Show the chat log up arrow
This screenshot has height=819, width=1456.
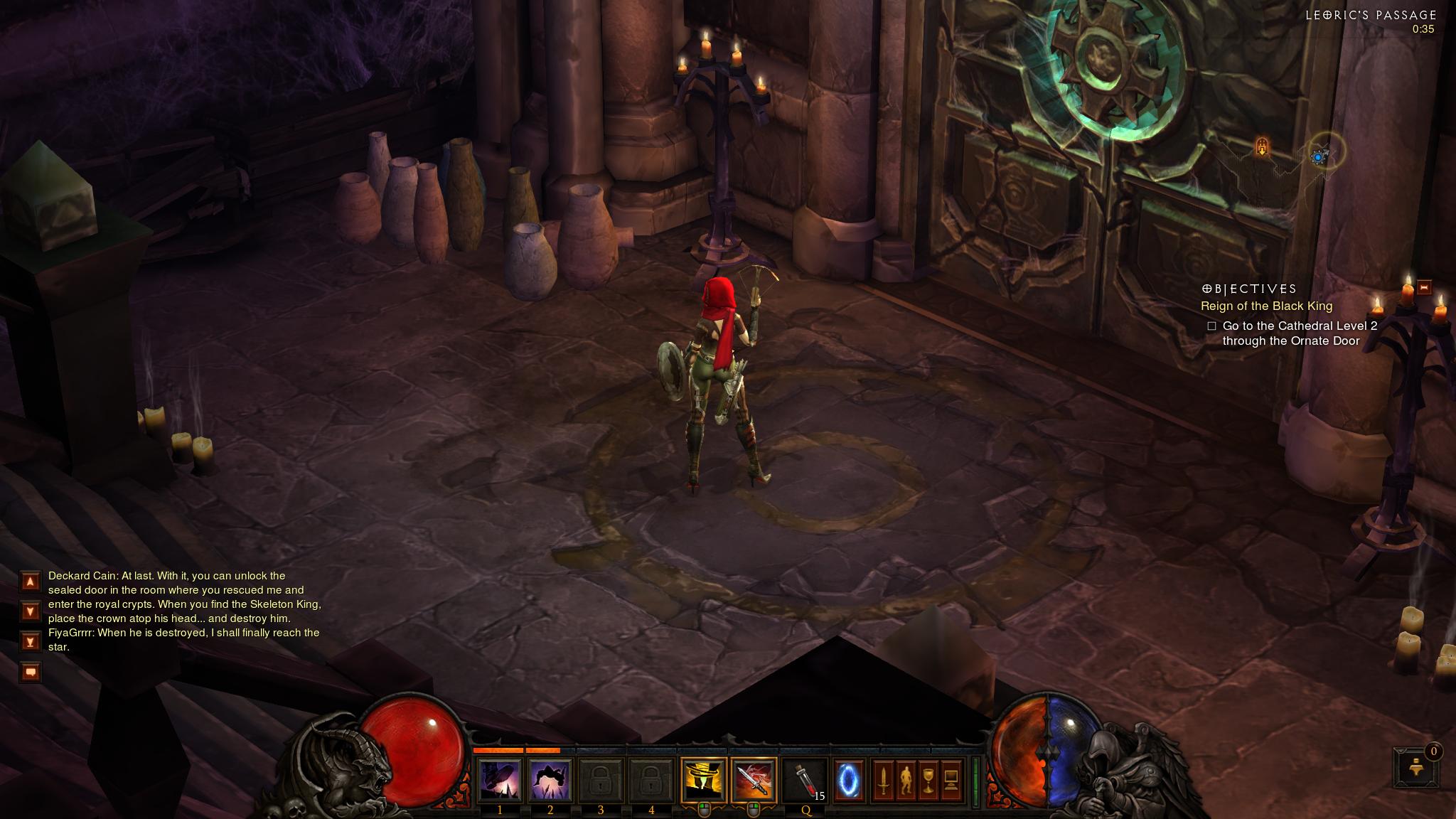(31, 582)
